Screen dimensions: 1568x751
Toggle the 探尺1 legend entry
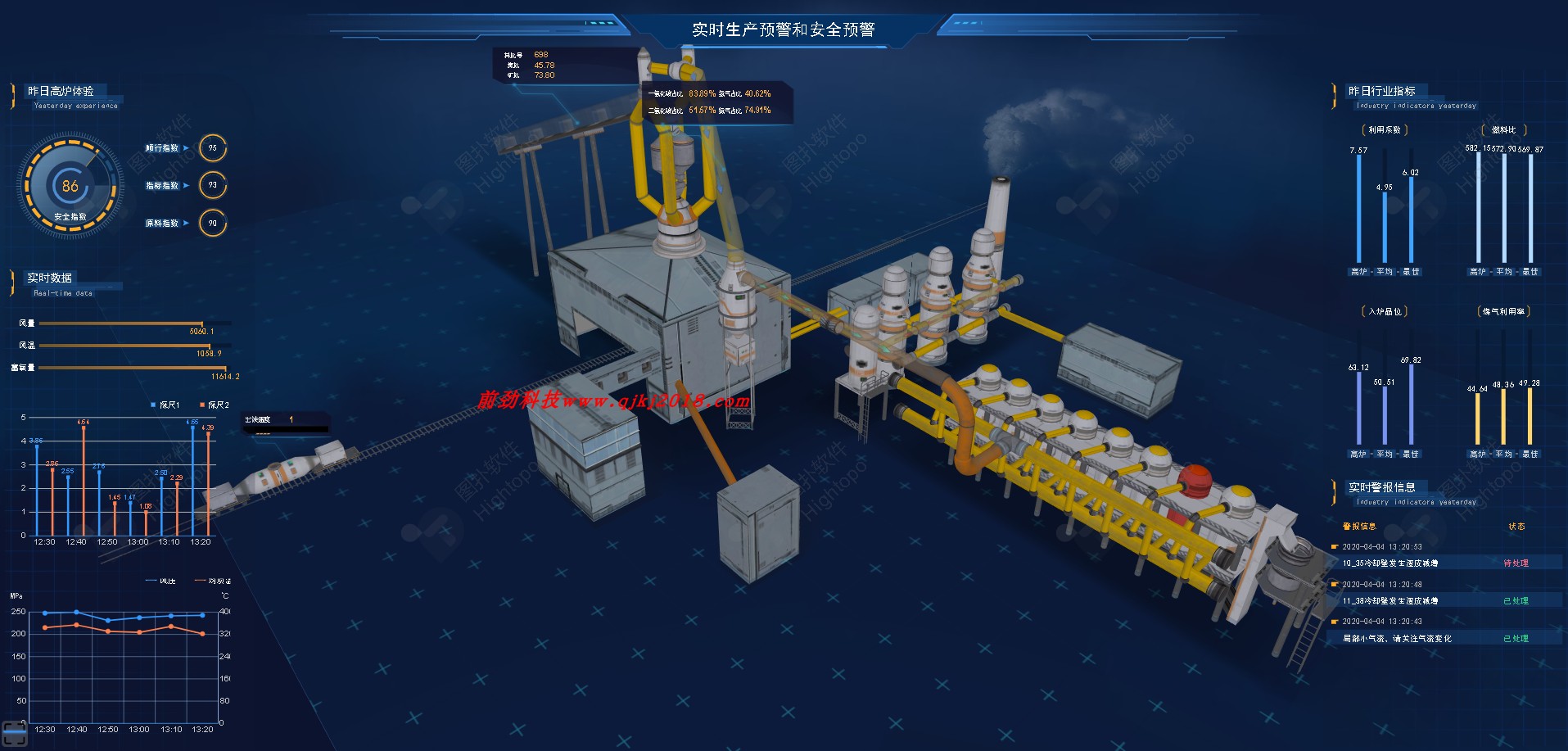click(x=166, y=405)
